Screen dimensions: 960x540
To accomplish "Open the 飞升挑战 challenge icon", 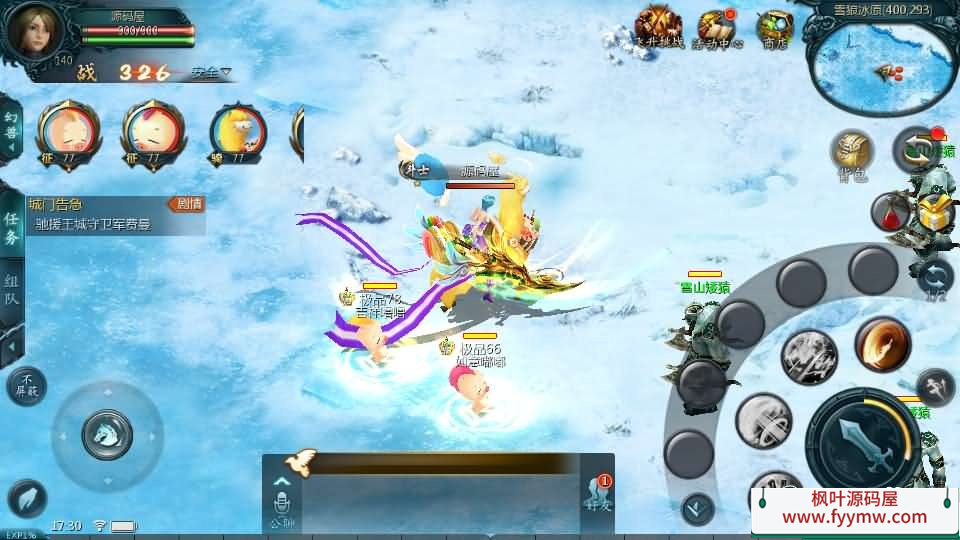I will [x=659, y=28].
